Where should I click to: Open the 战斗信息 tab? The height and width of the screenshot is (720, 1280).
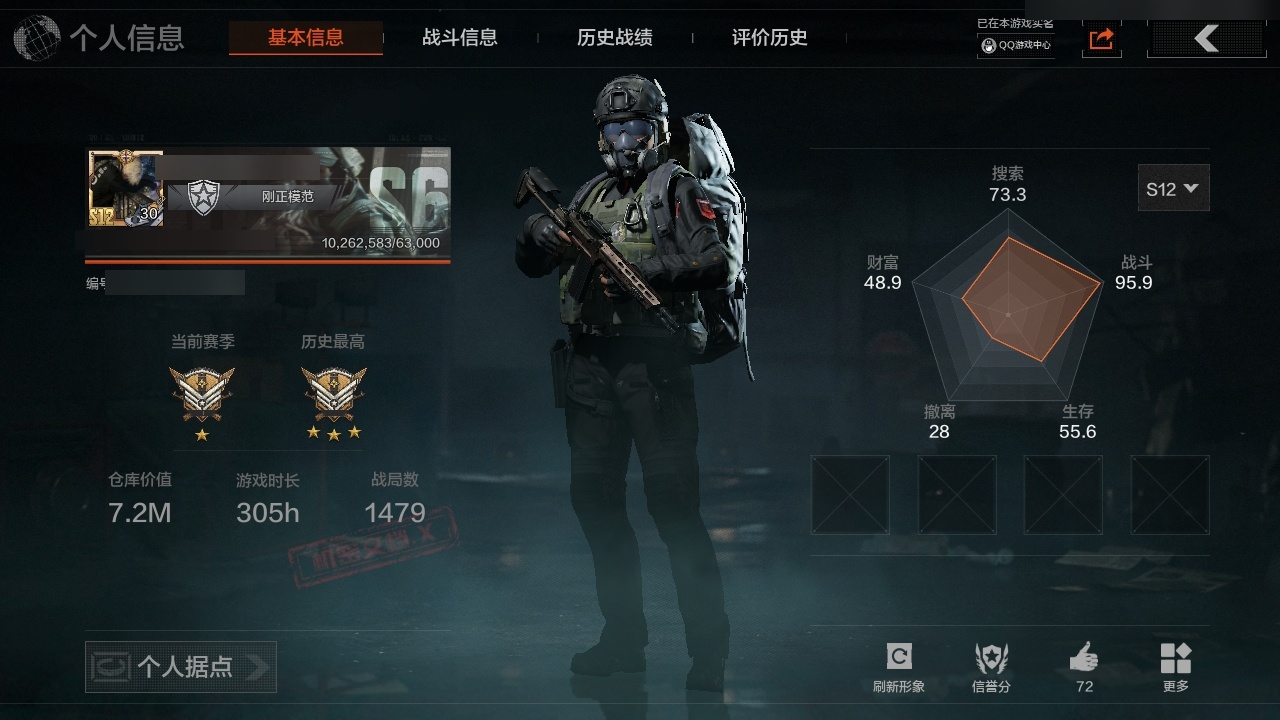click(460, 38)
